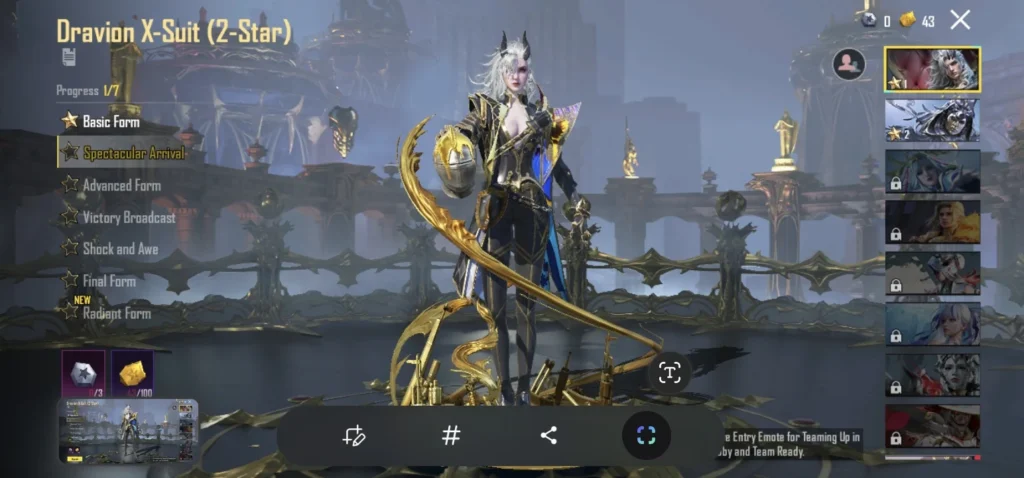Screen dimensions: 1024x478
Task: Add a hashtag tag to the screenshot
Action: click(451, 435)
